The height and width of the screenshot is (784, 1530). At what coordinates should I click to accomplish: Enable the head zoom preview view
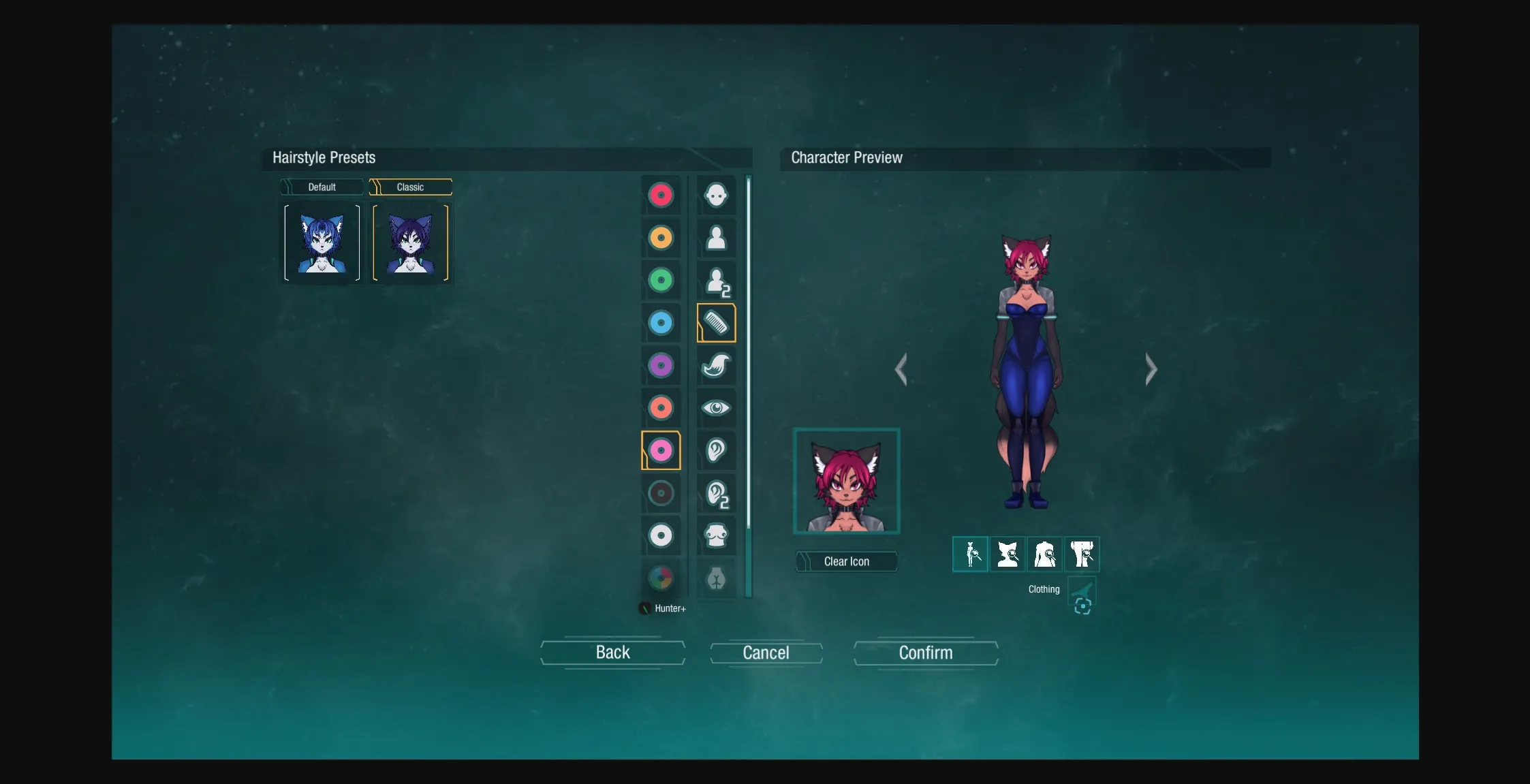click(1008, 554)
